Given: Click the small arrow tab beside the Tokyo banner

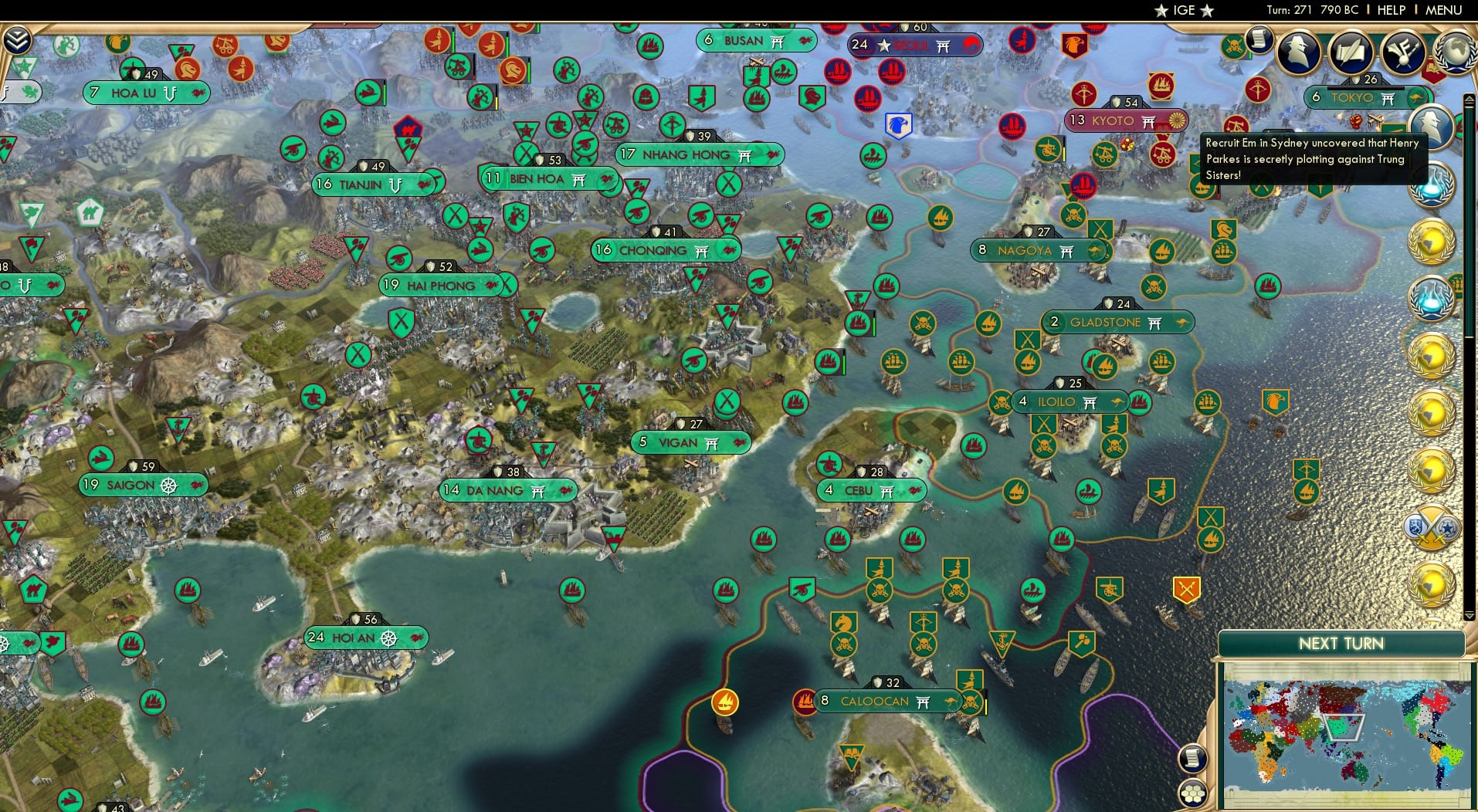Looking at the screenshot, I should pyautogui.click(x=1470, y=99).
